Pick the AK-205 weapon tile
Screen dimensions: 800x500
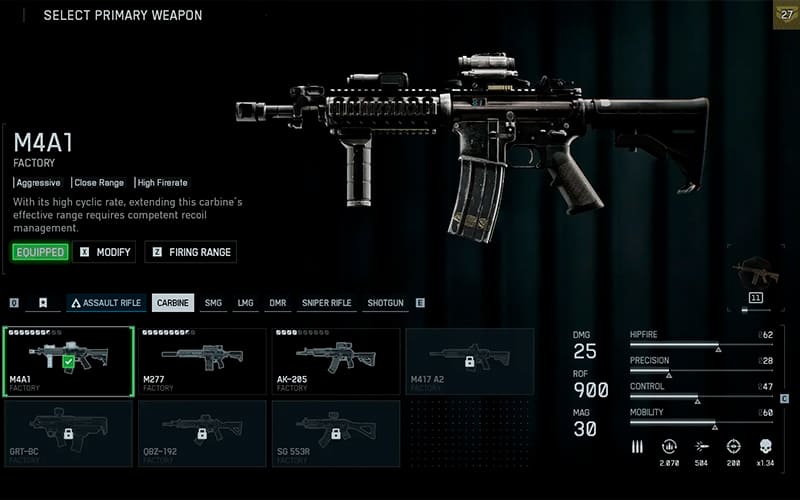(335, 361)
